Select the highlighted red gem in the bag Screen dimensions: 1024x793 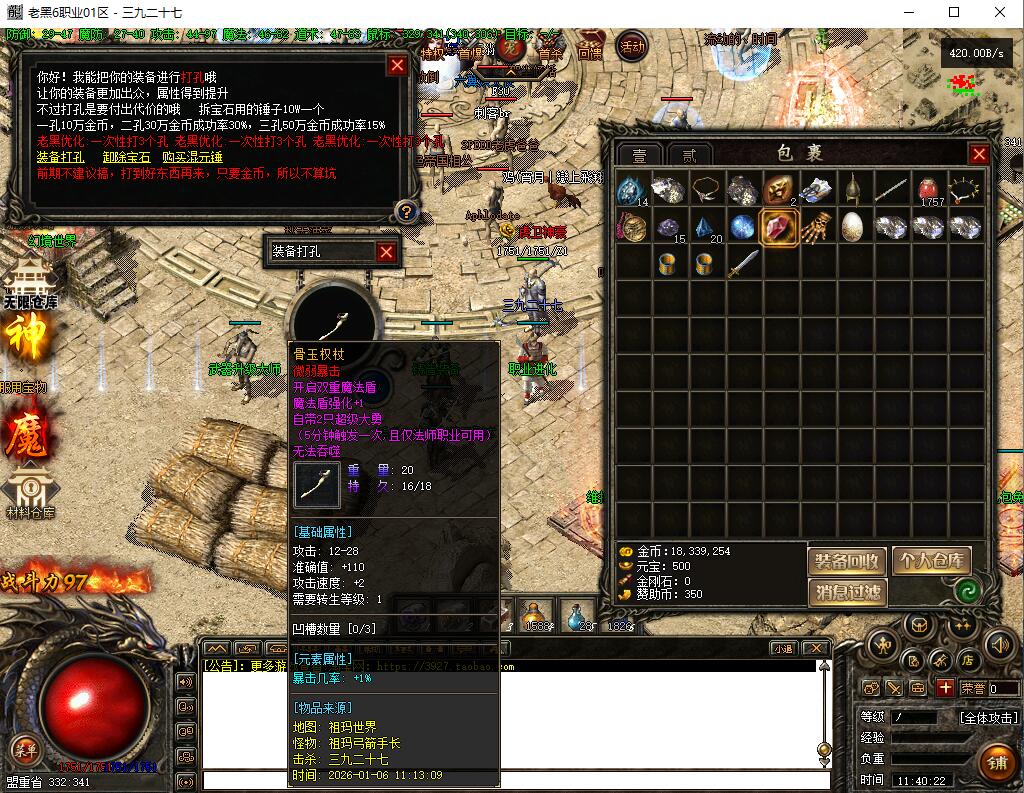click(779, 227)
